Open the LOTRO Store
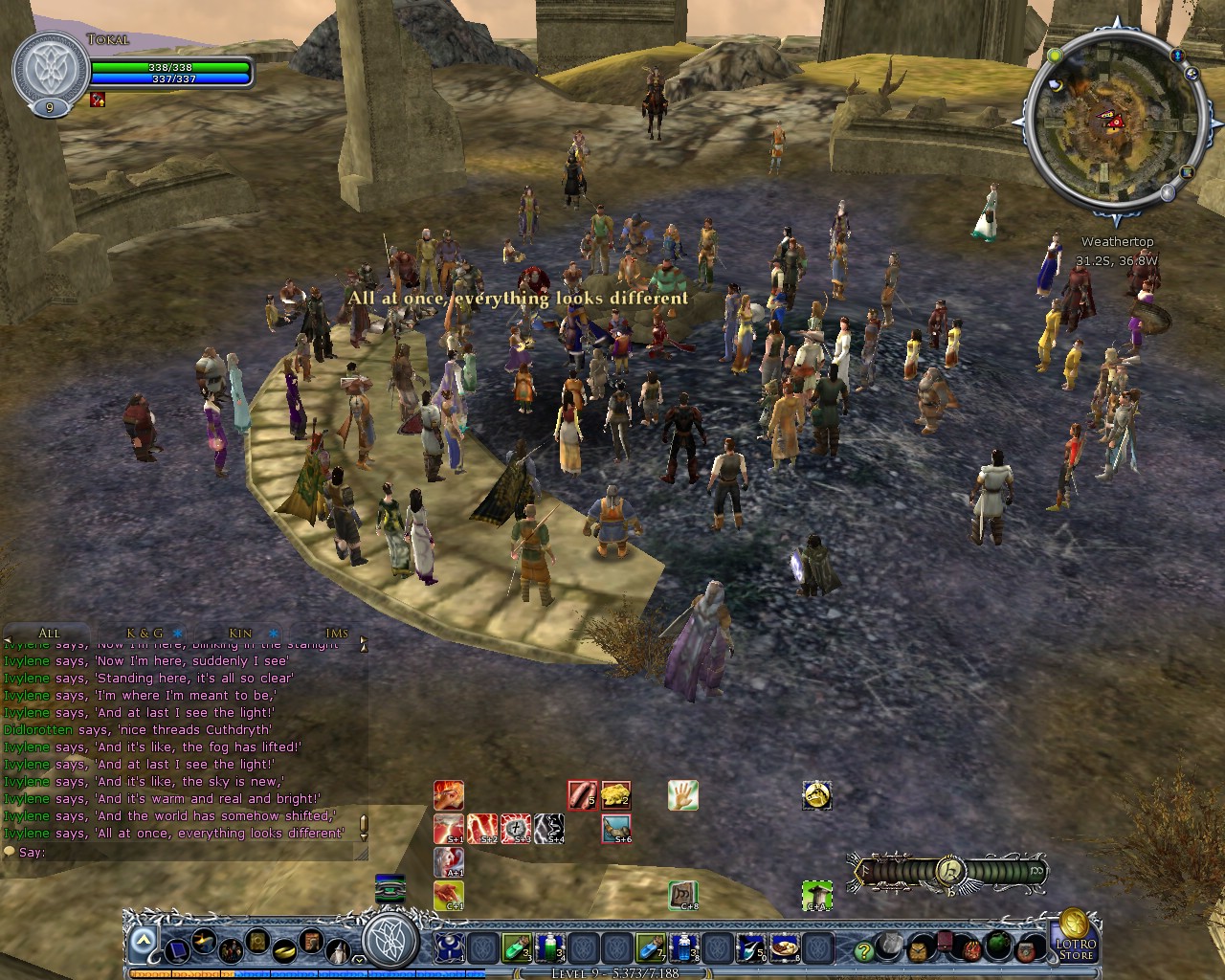 point(1080,947)
